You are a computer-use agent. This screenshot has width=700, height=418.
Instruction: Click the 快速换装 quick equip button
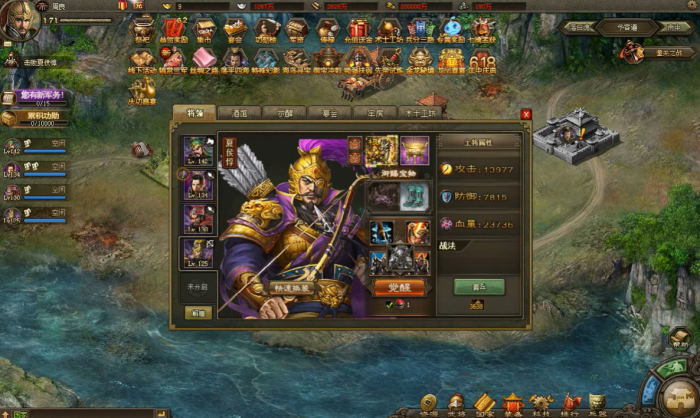tap(294, 288)
